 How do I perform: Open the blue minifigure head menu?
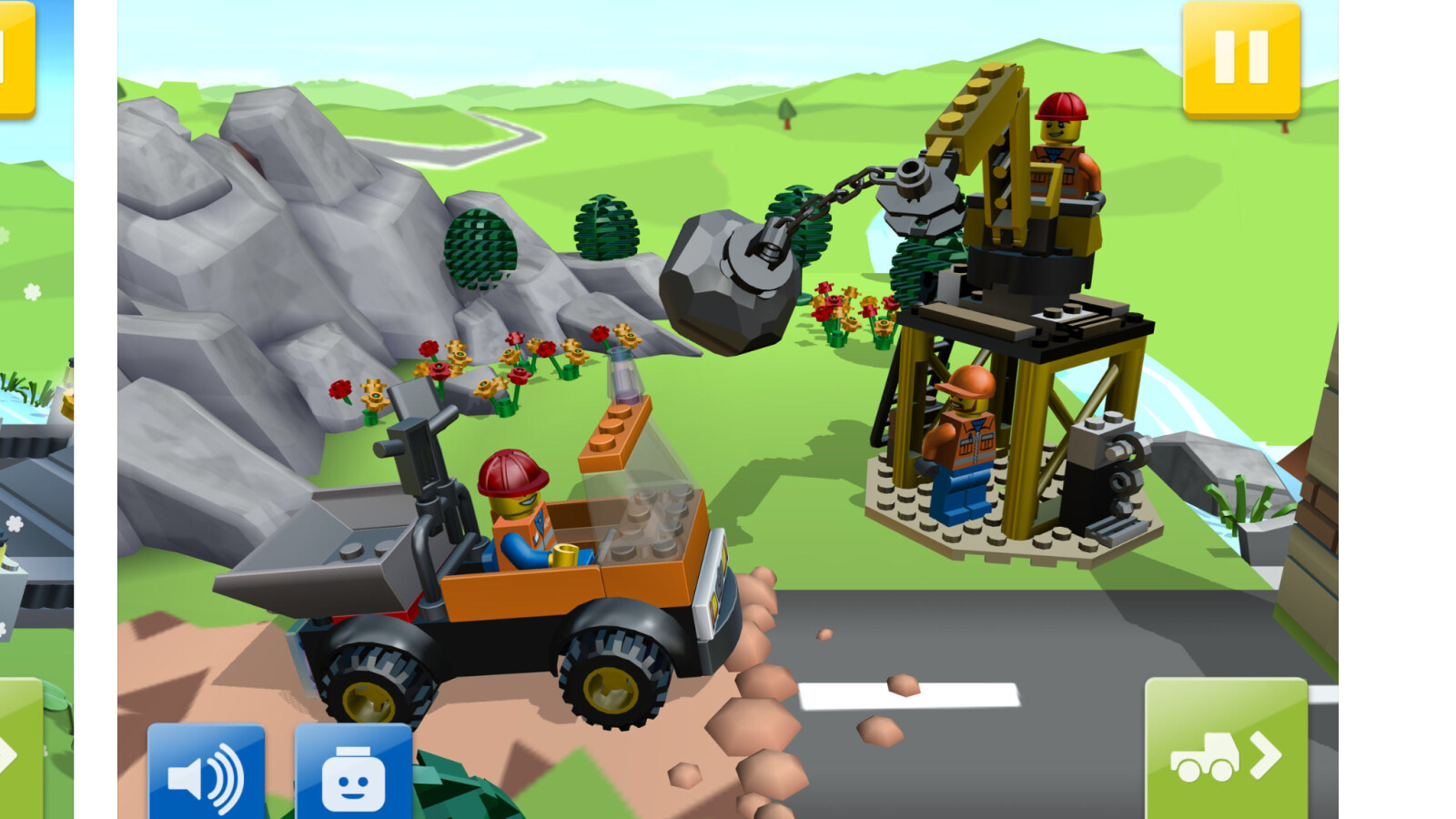click(x=353, y=773)
